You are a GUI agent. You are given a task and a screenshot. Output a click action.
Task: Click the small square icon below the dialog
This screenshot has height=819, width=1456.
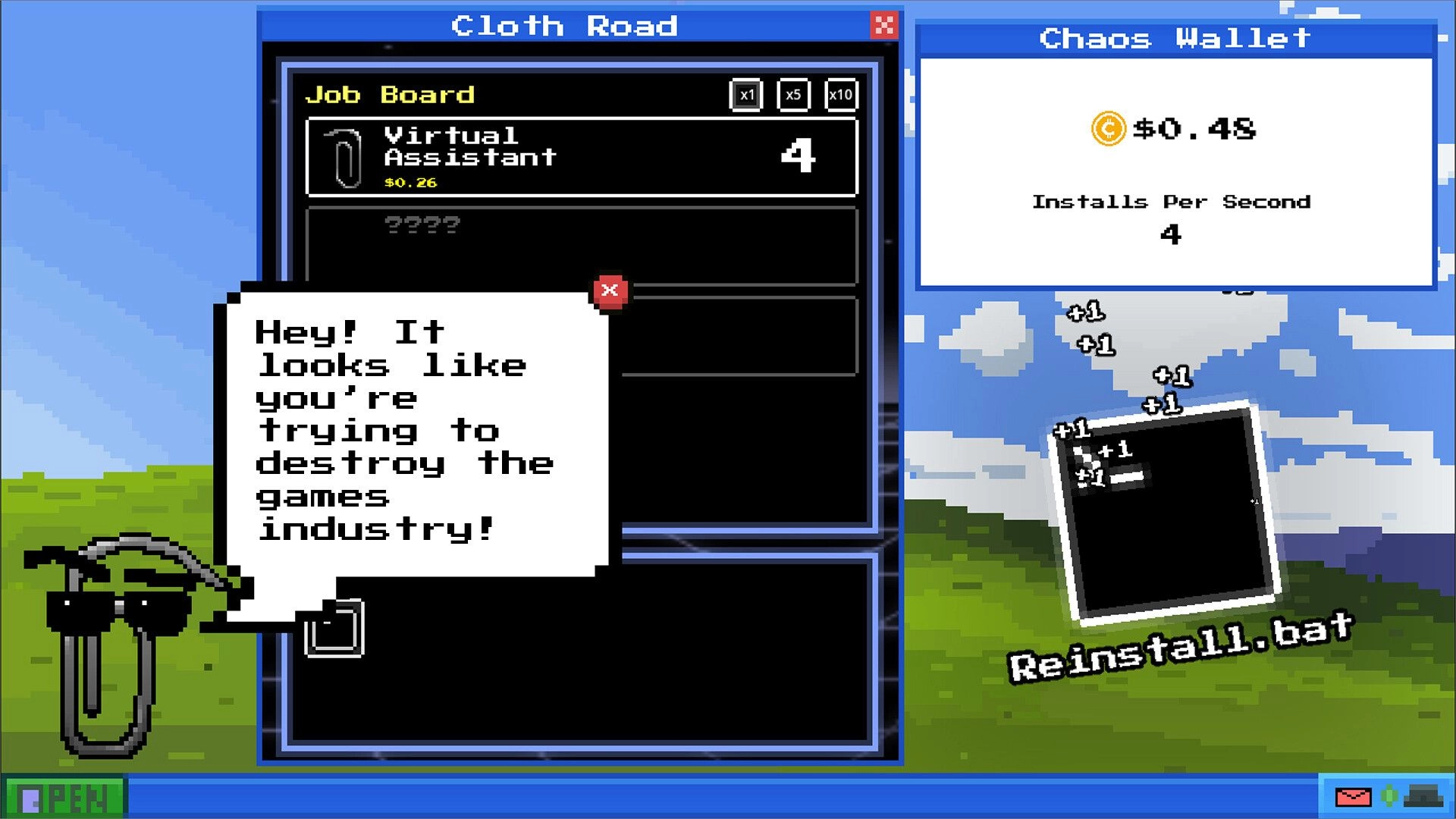[x=335, y=626]
